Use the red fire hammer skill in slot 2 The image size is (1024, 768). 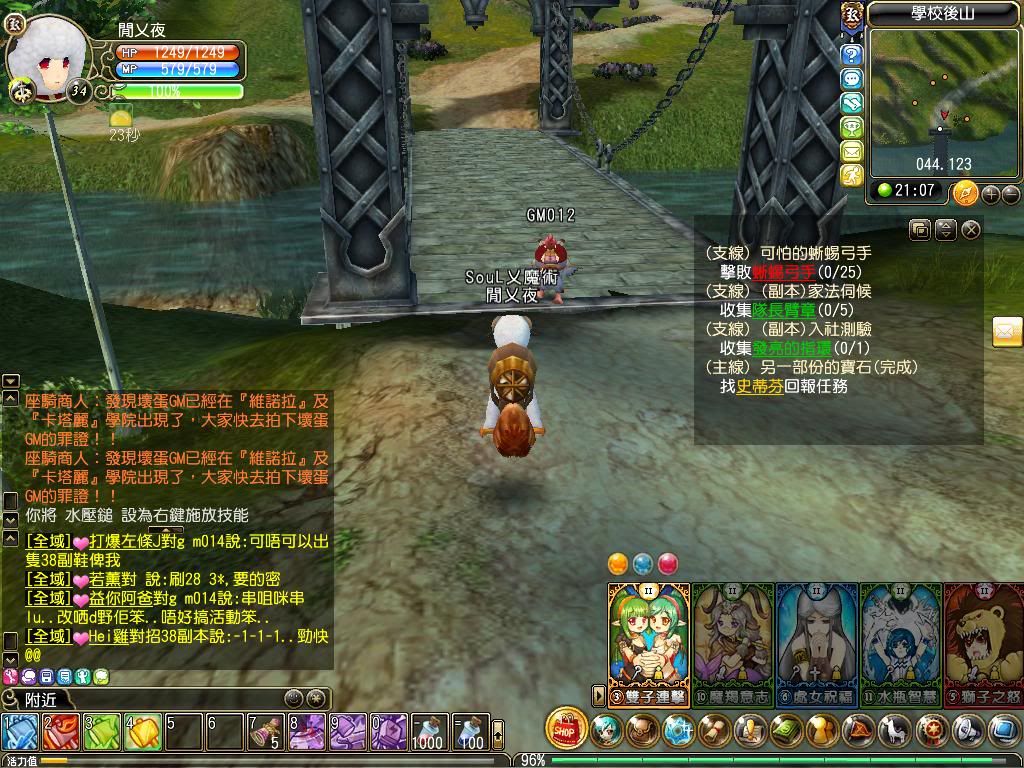[x=60, y=732]
